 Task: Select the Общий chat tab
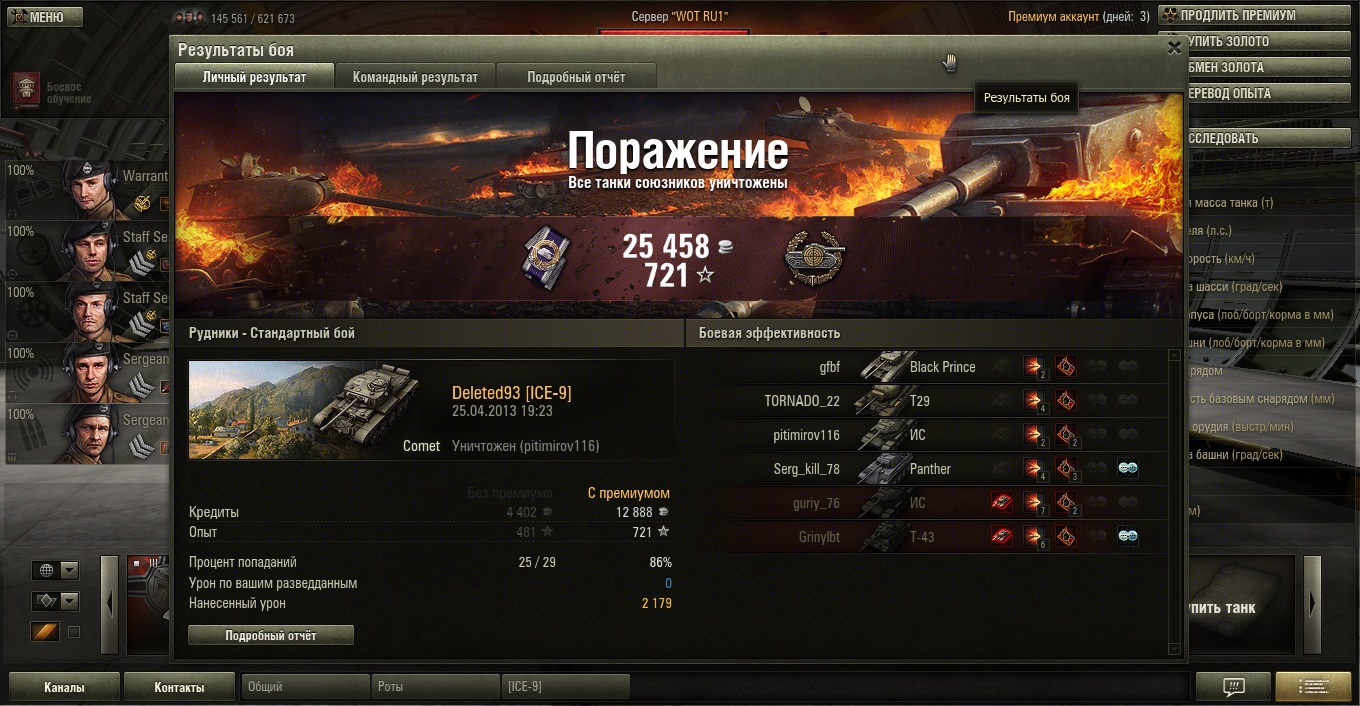(x=305, y=687)
